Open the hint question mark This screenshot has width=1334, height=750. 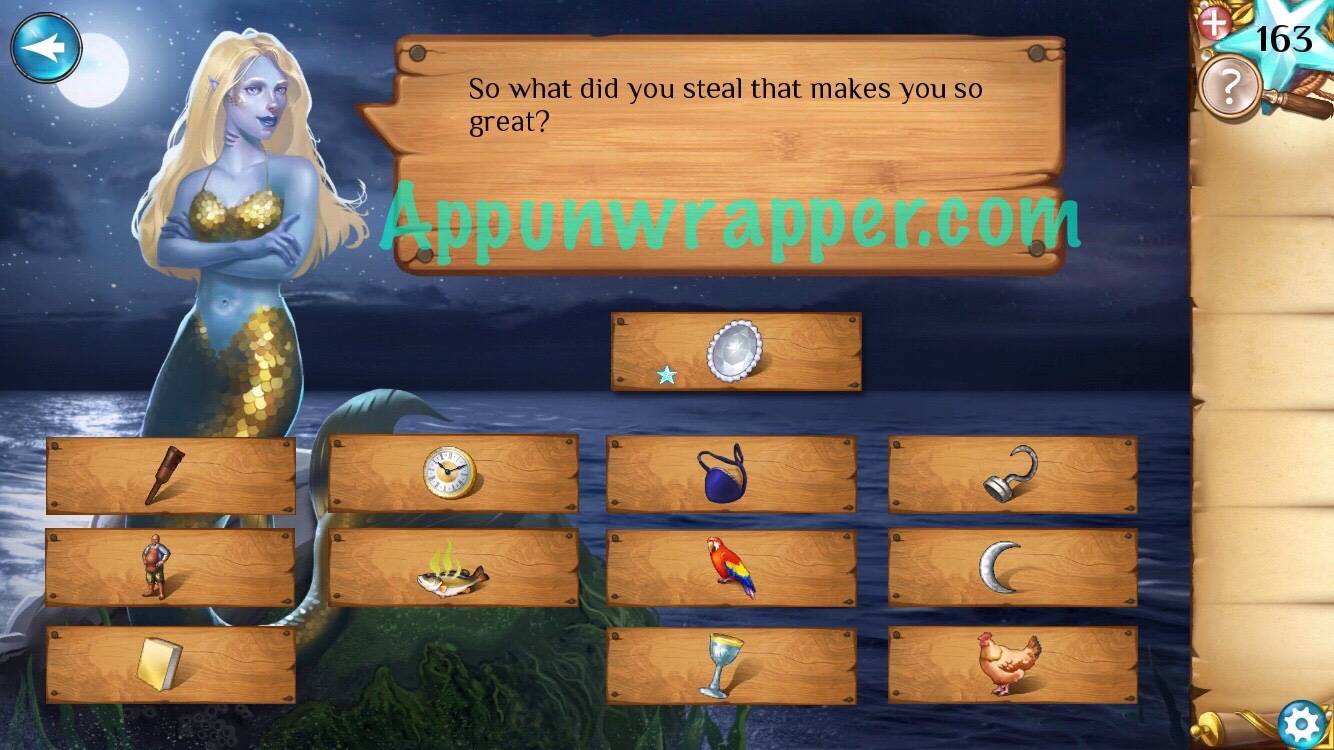[x=1227, y=85]
